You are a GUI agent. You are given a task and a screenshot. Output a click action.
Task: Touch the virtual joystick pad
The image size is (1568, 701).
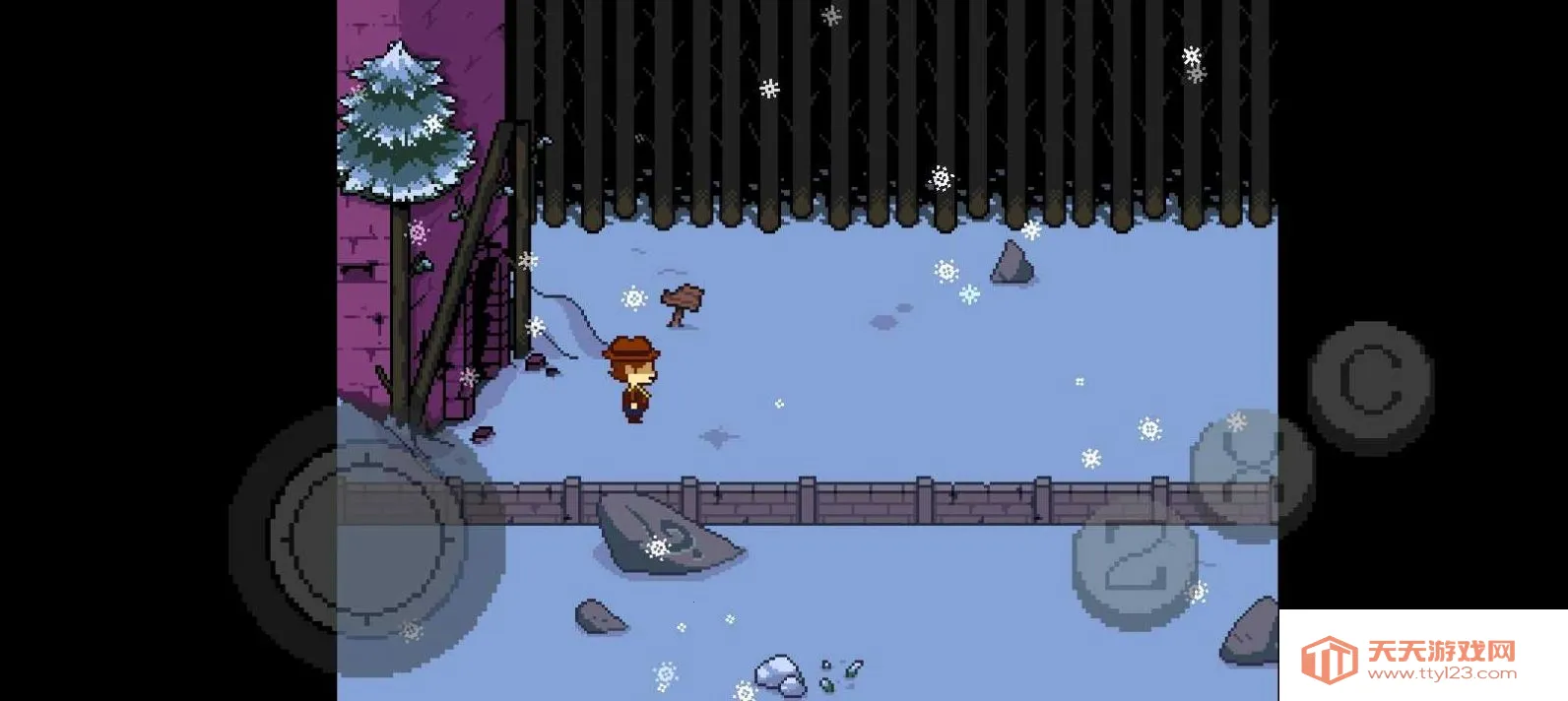click(366, 538)
